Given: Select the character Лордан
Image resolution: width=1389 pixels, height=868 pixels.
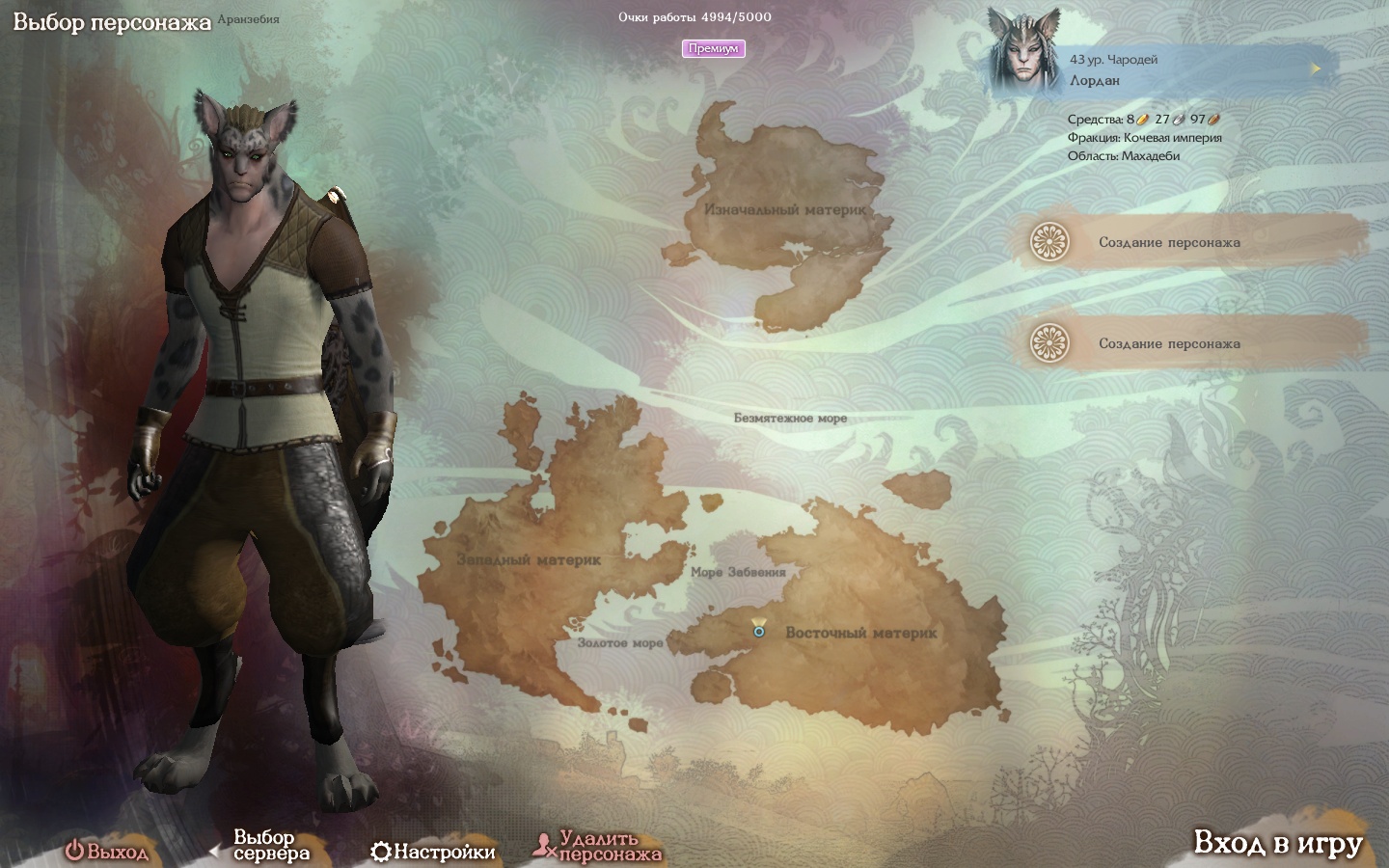Looking at the screenshot, I should [x=1157, y=68].
